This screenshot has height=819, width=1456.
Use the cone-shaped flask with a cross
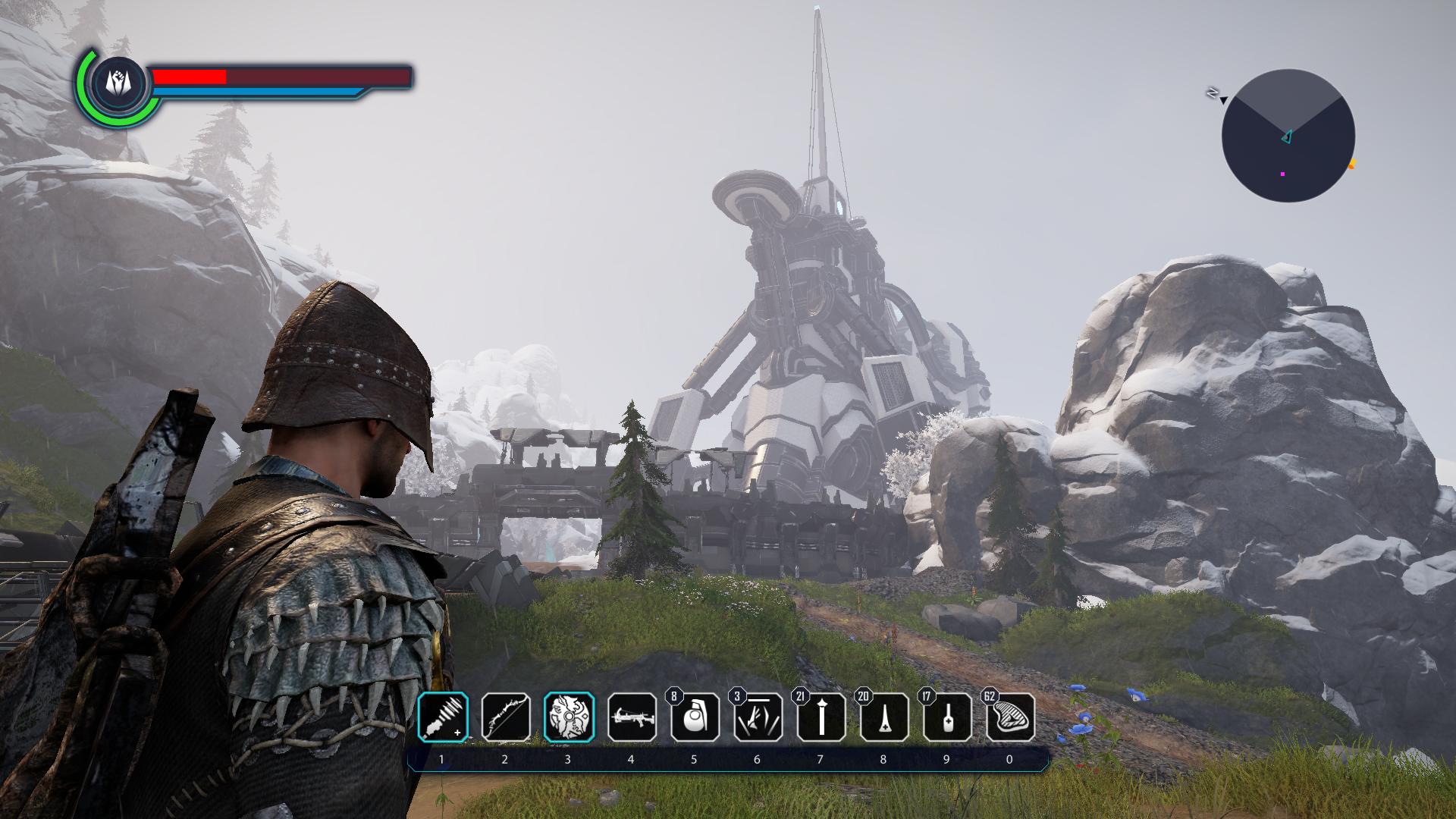click(x=883, y=717)
